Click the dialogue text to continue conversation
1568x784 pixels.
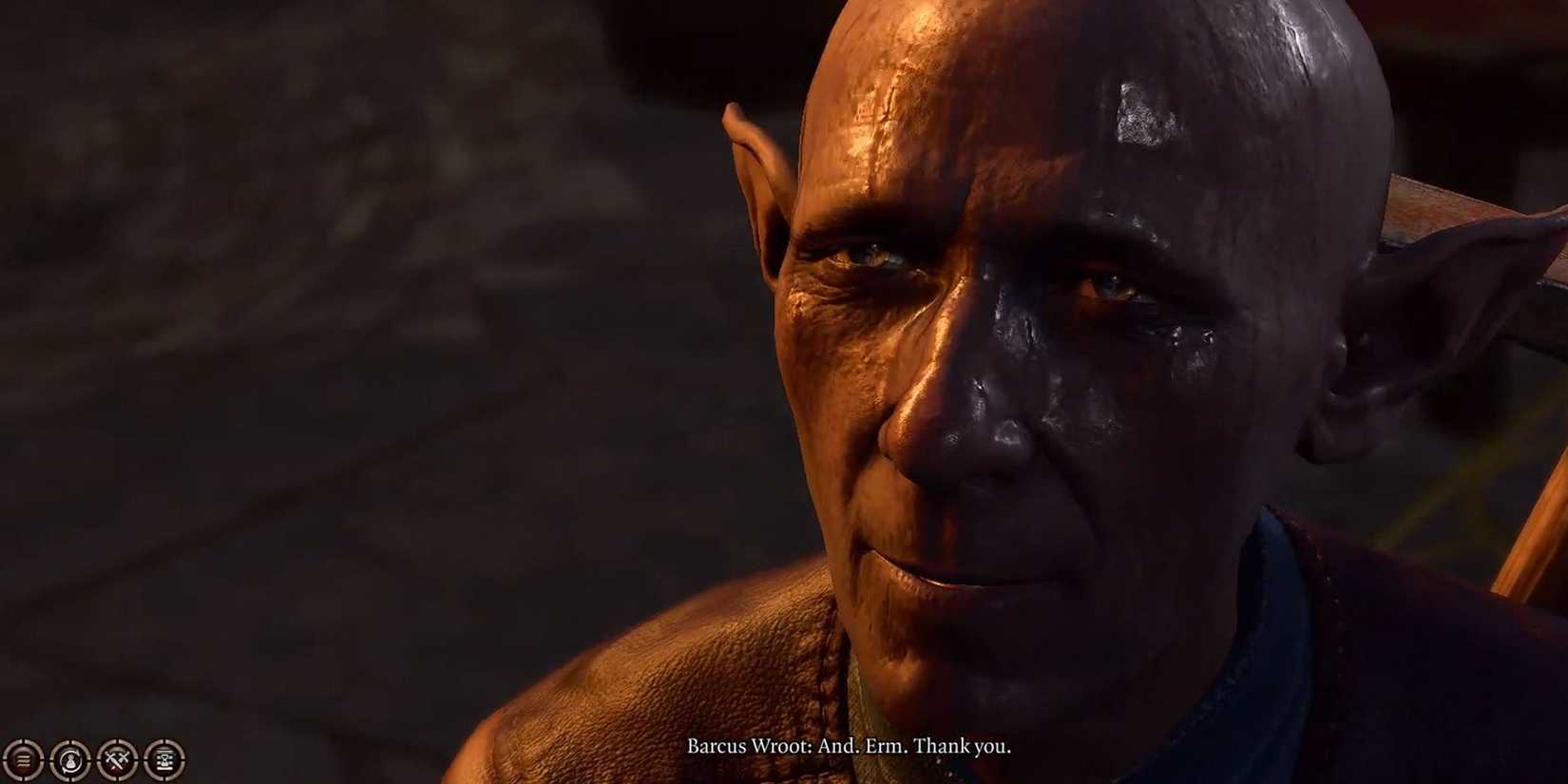click(851, 747)
